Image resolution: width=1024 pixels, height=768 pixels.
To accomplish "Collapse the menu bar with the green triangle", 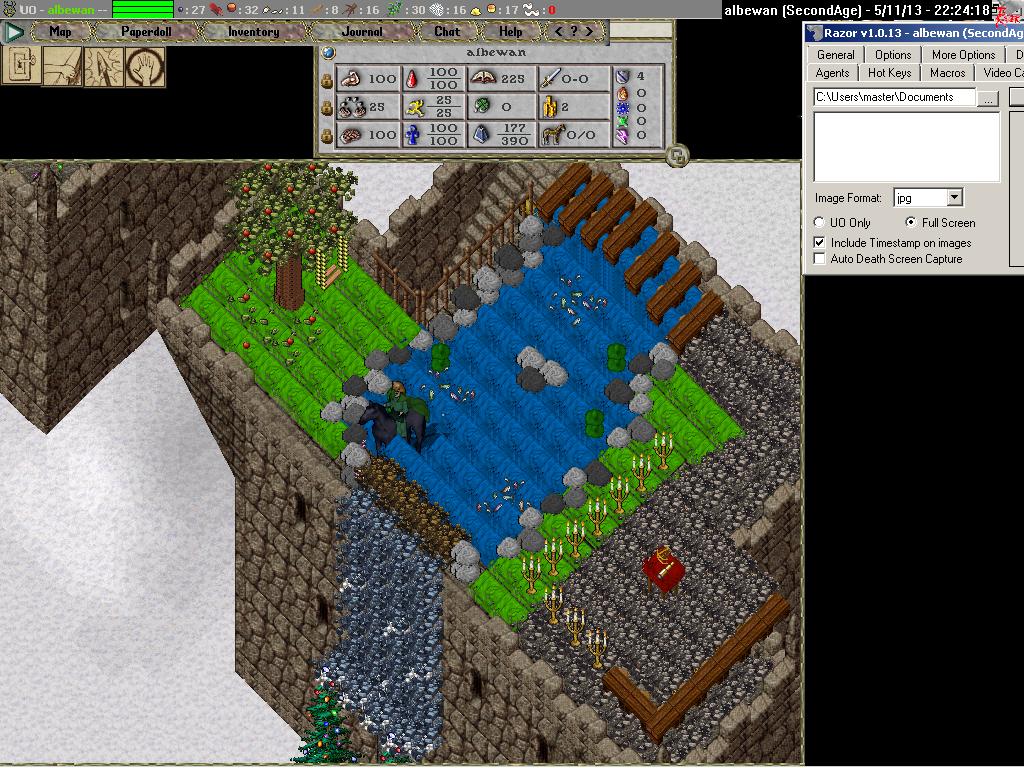I will 14,31.
